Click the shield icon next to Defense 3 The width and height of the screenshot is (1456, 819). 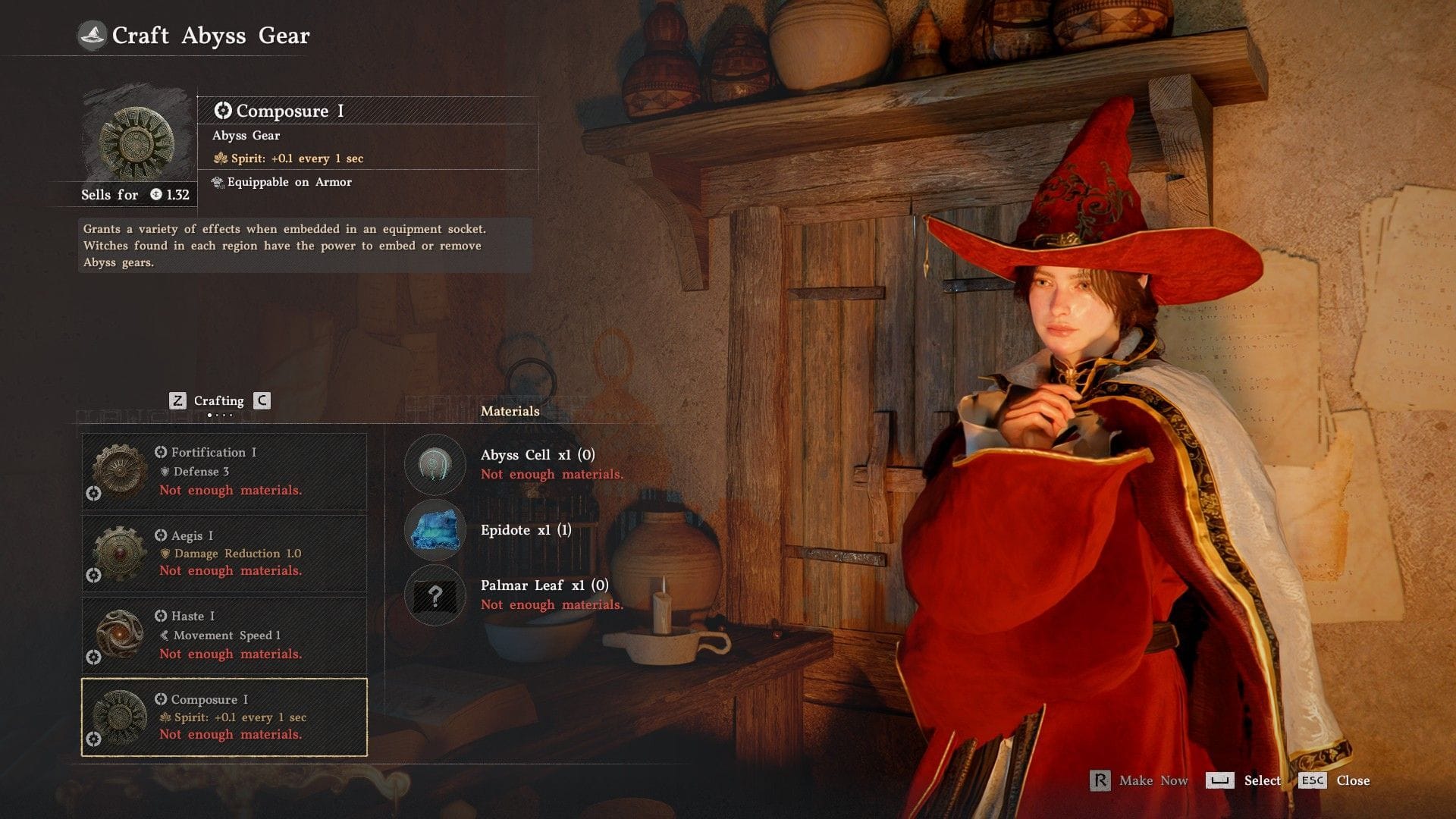(165, 472)
